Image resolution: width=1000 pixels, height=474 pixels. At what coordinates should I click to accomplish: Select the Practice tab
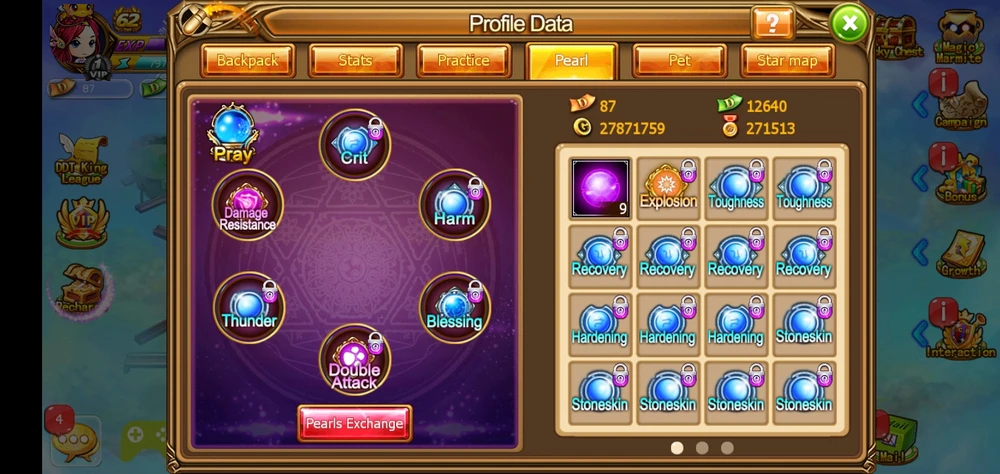[x=463, y=61]
